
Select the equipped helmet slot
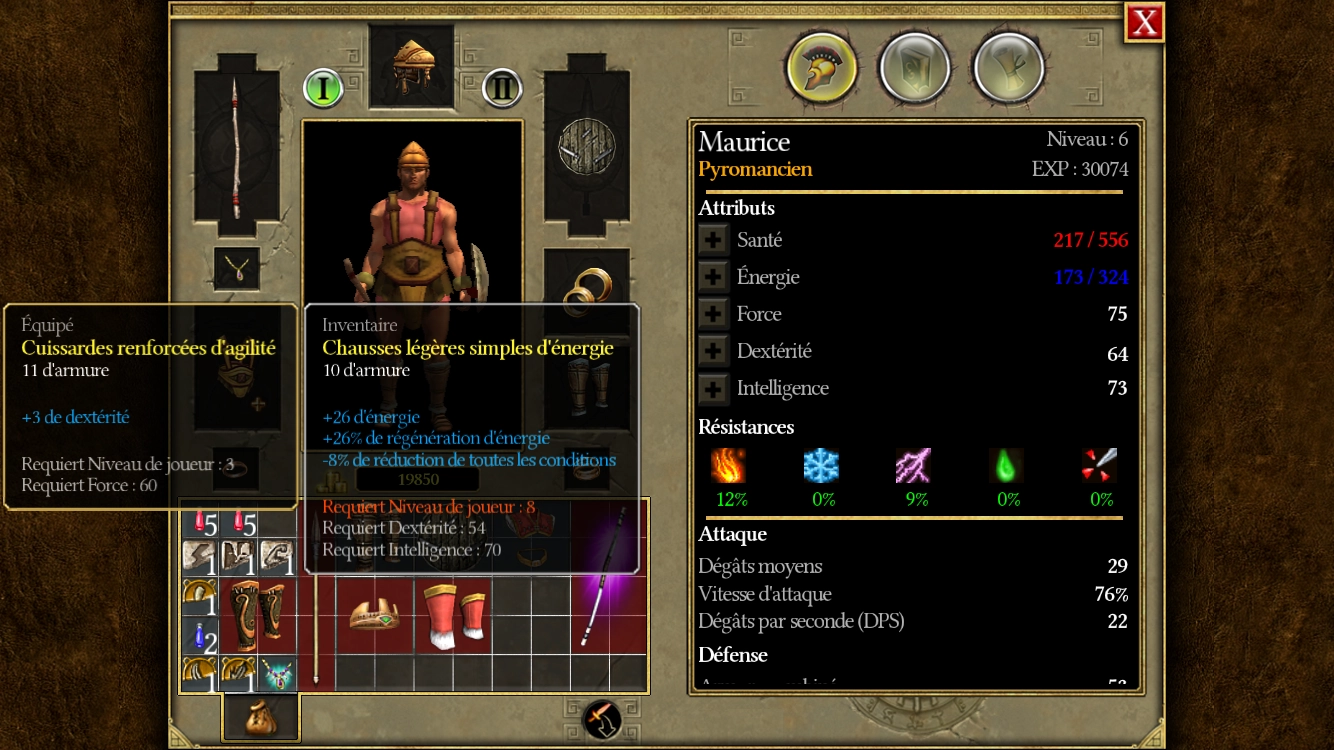coord(411,66)
